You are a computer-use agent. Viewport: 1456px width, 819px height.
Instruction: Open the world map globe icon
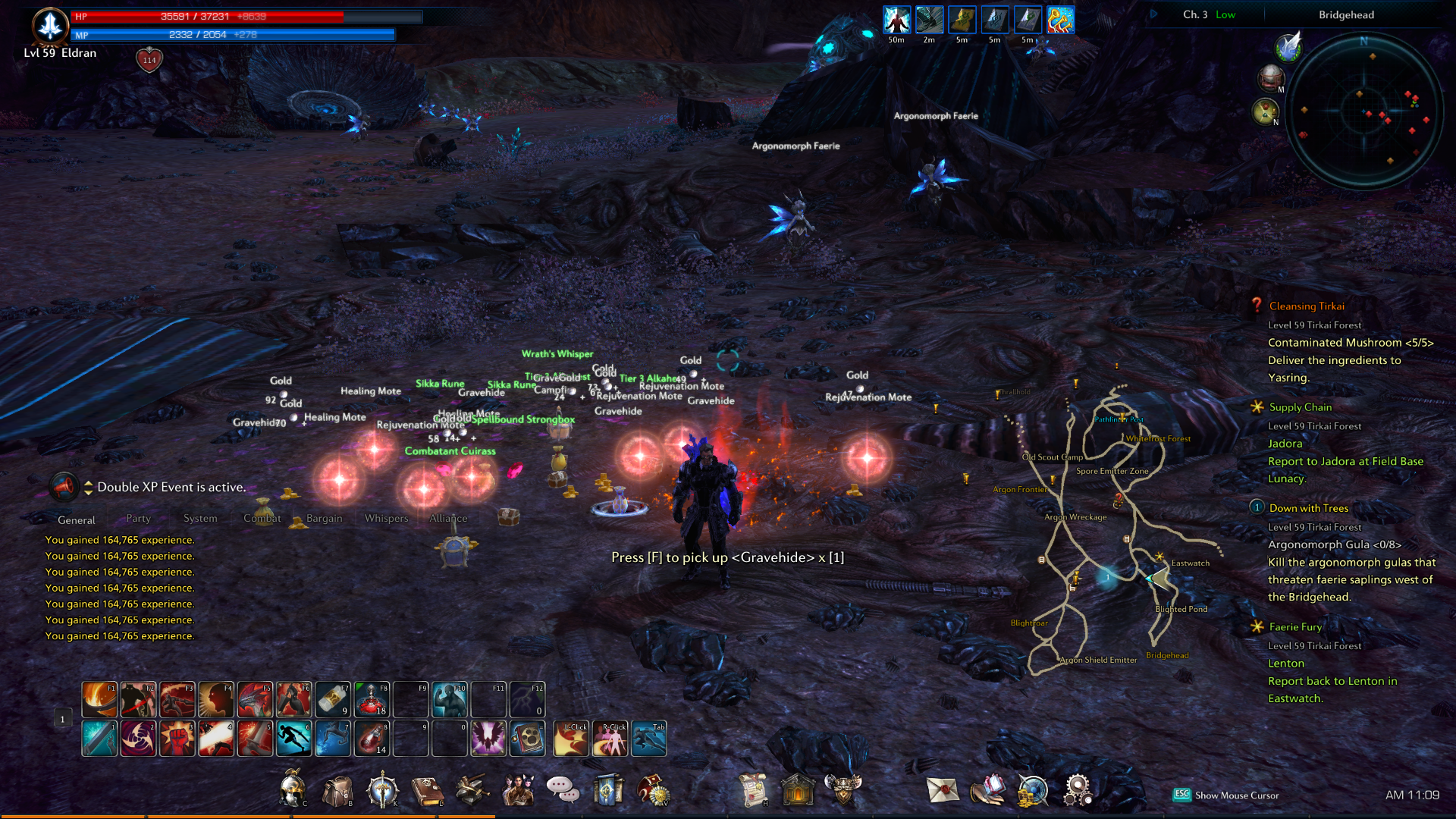pyautogui.click(x=1033, y=790)
